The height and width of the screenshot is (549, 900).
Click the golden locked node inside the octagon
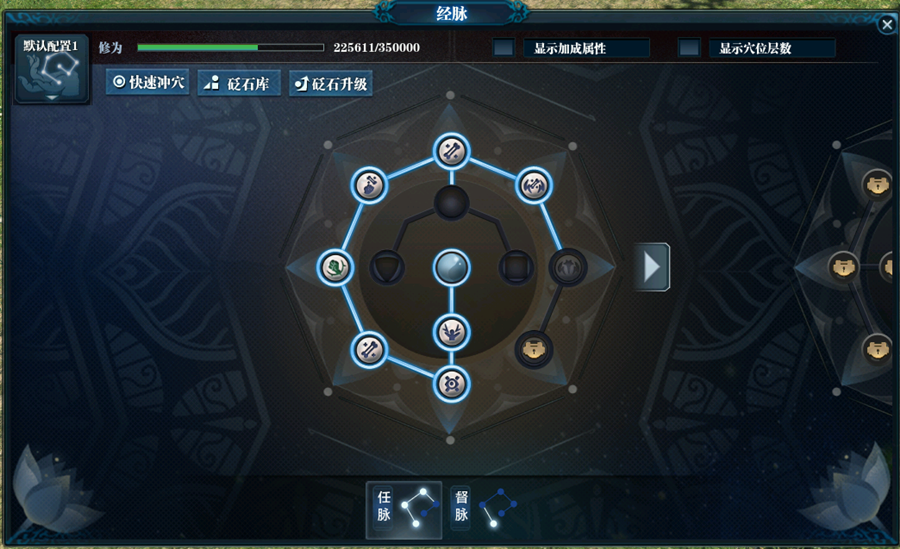point(534,350)
